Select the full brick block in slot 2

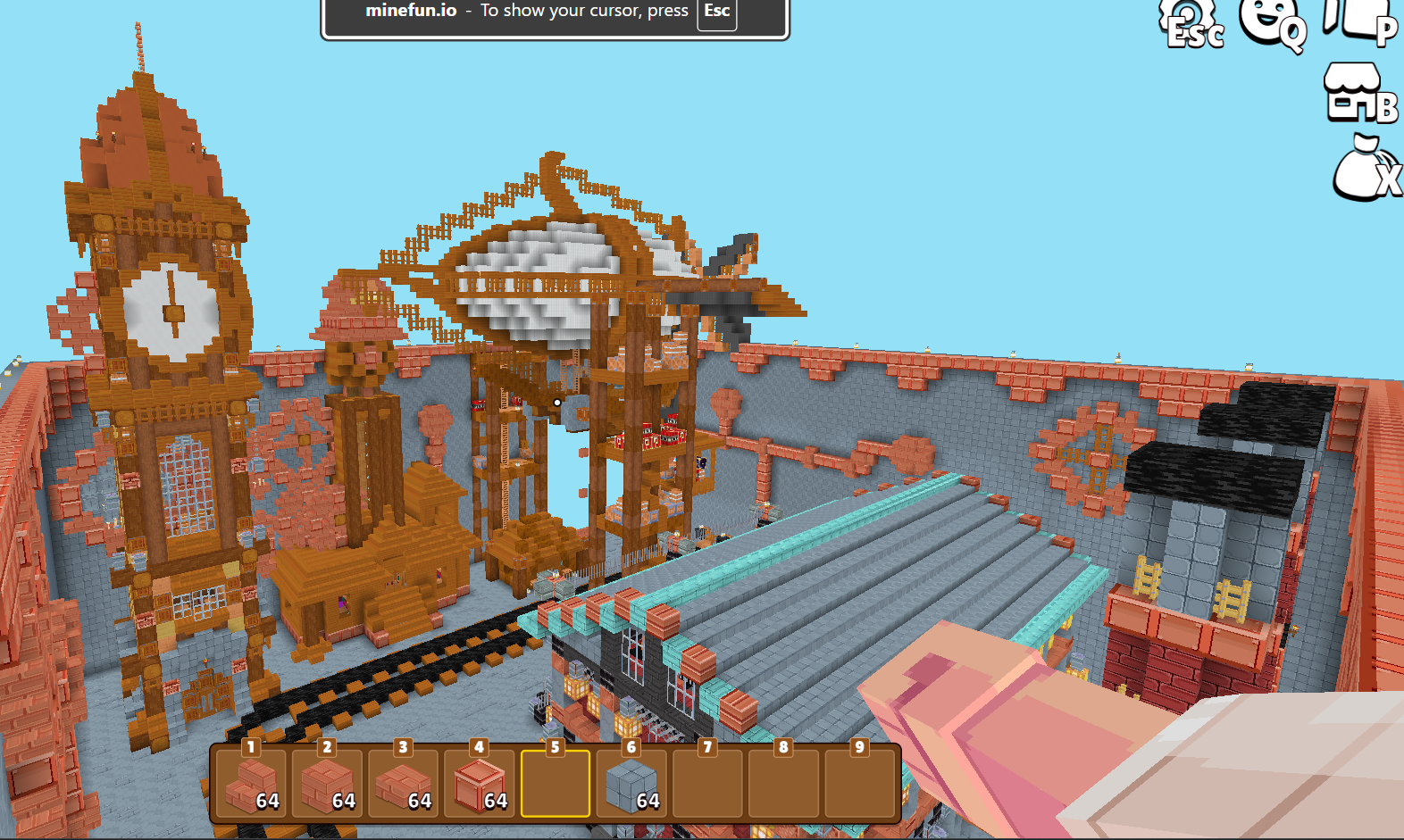coord(327,784)
